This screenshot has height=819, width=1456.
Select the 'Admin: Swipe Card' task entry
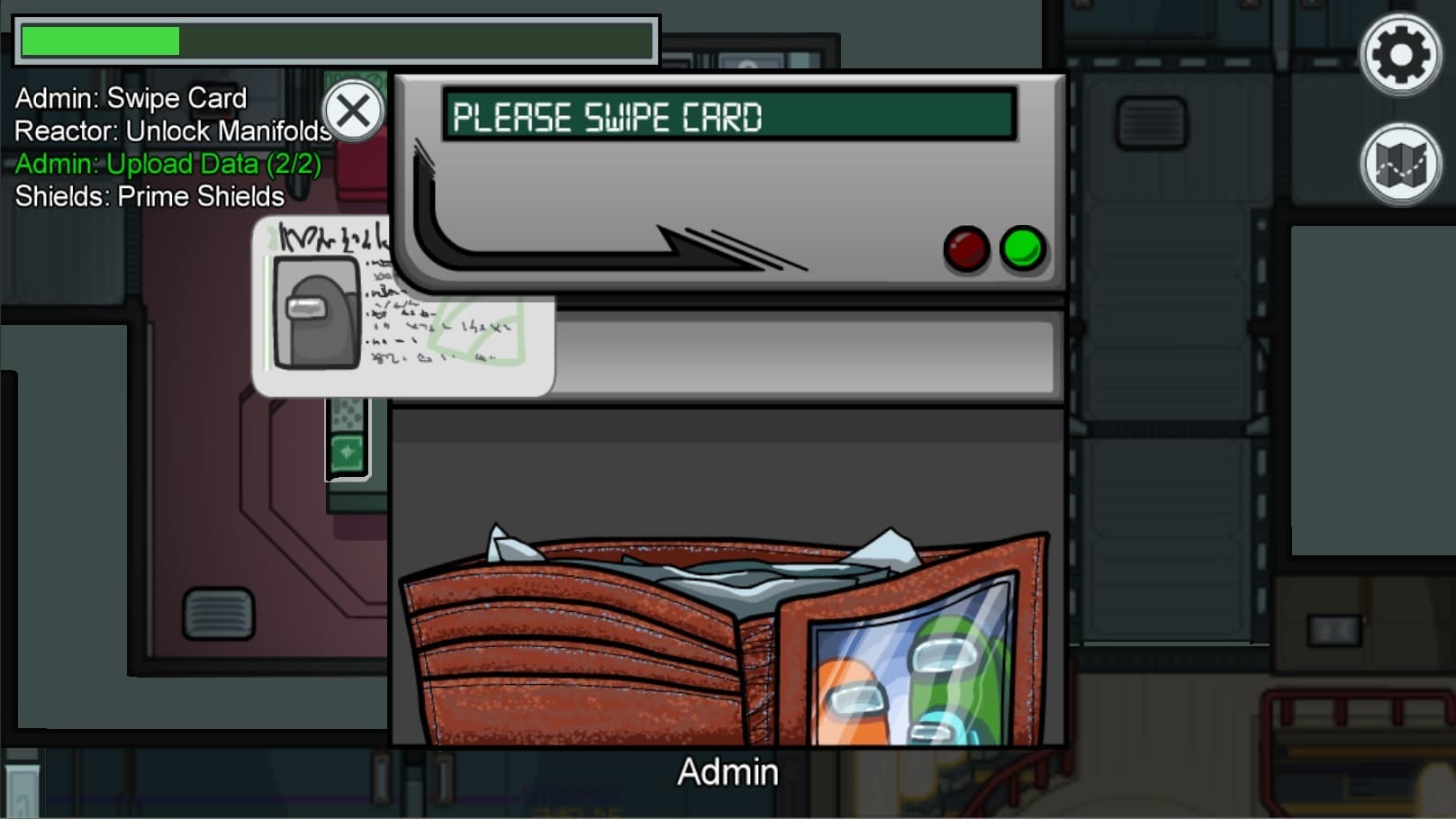tap(129, 98)
